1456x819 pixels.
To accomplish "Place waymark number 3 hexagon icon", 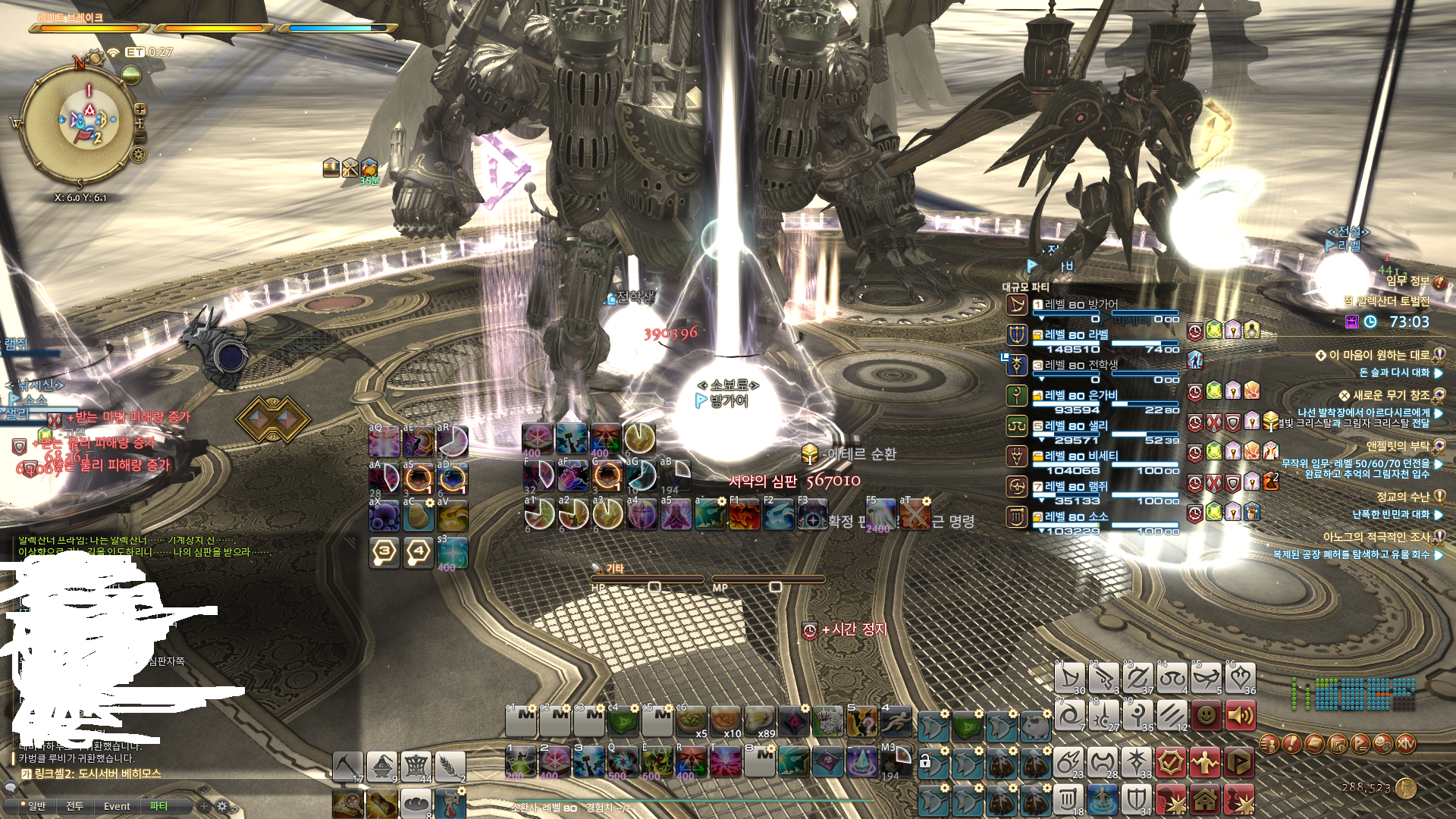I will tap(384, 551).
